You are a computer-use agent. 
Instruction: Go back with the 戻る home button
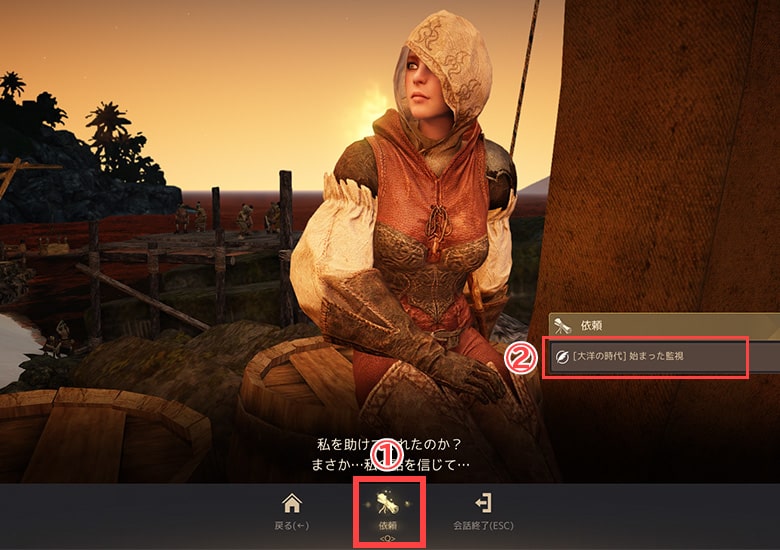tap(292, 510)
